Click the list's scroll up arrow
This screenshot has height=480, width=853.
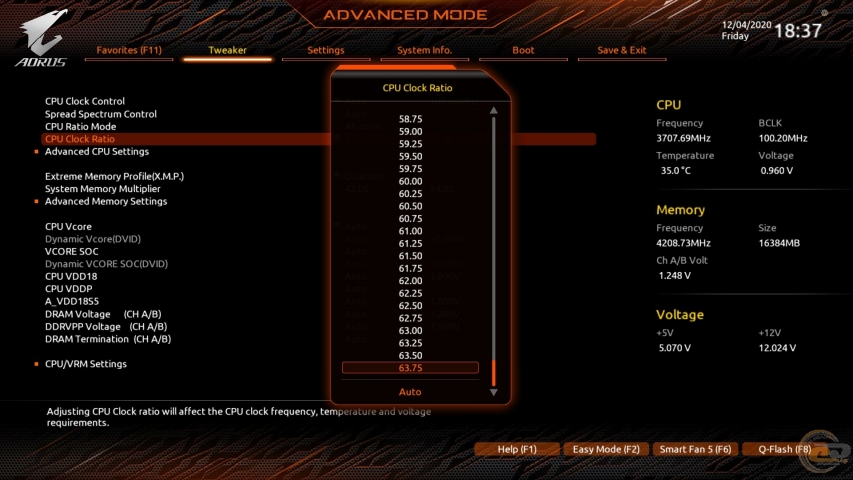[x=493, y=110]
